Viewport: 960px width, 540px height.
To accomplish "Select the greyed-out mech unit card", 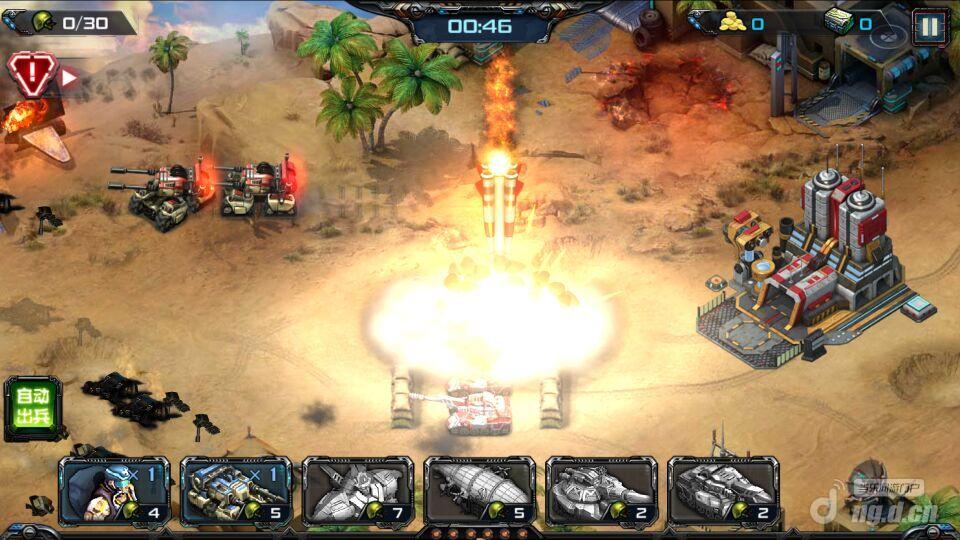I will coord(357,490).
